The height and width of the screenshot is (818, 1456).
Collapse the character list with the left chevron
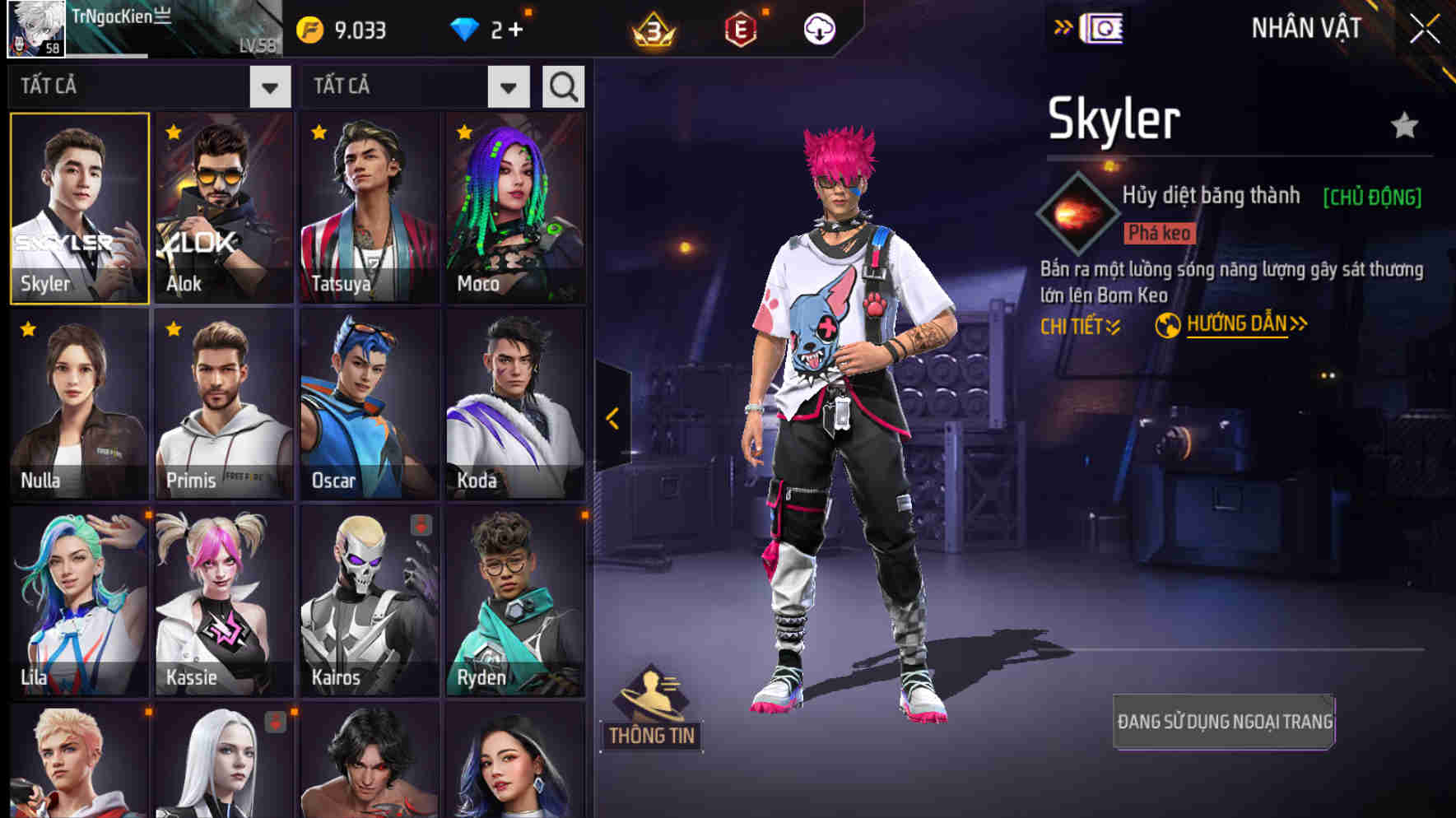[611, 418]
